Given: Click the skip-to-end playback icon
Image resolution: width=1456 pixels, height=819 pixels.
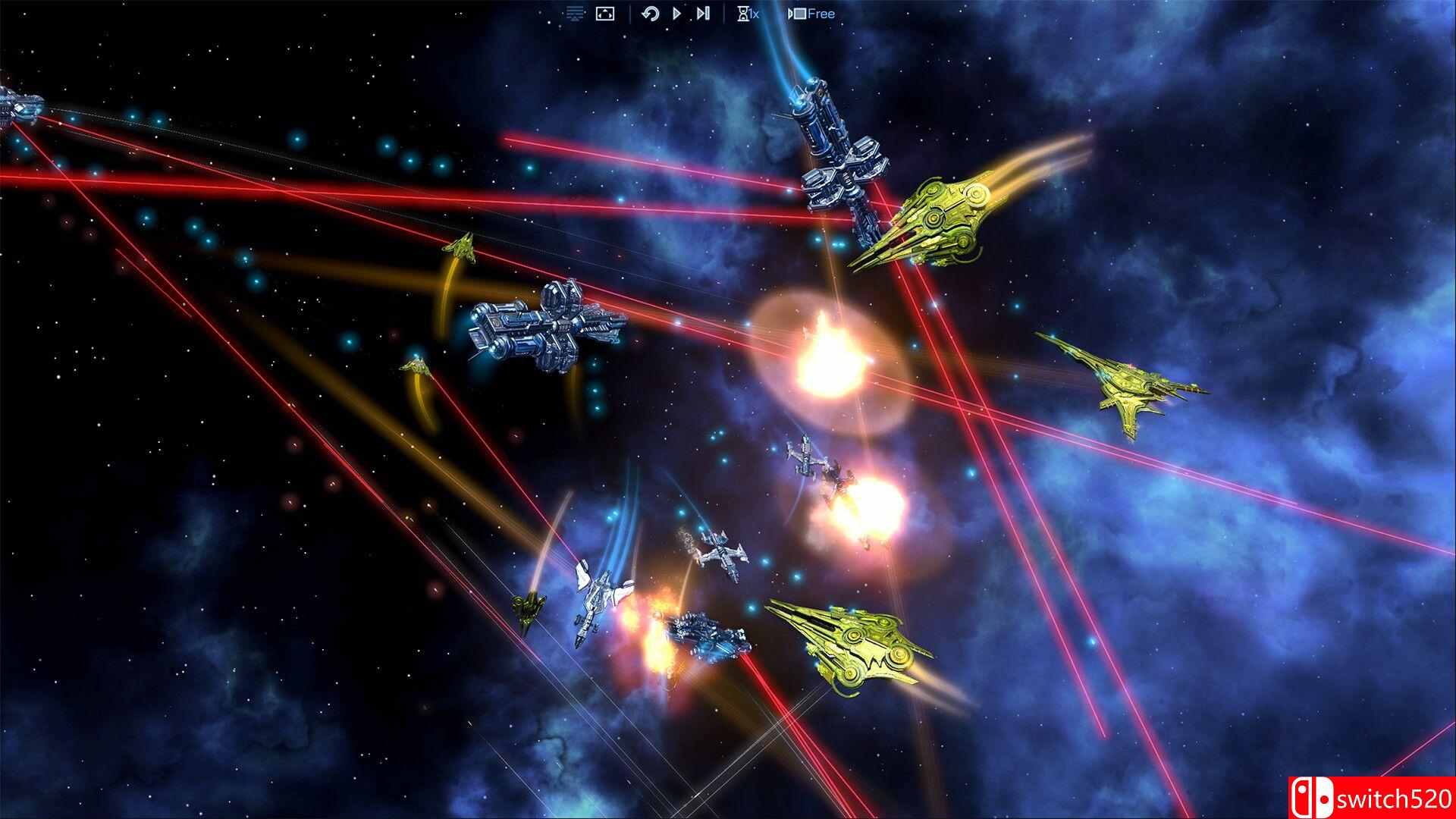Looking at the screenshot, I should [701, 13].
